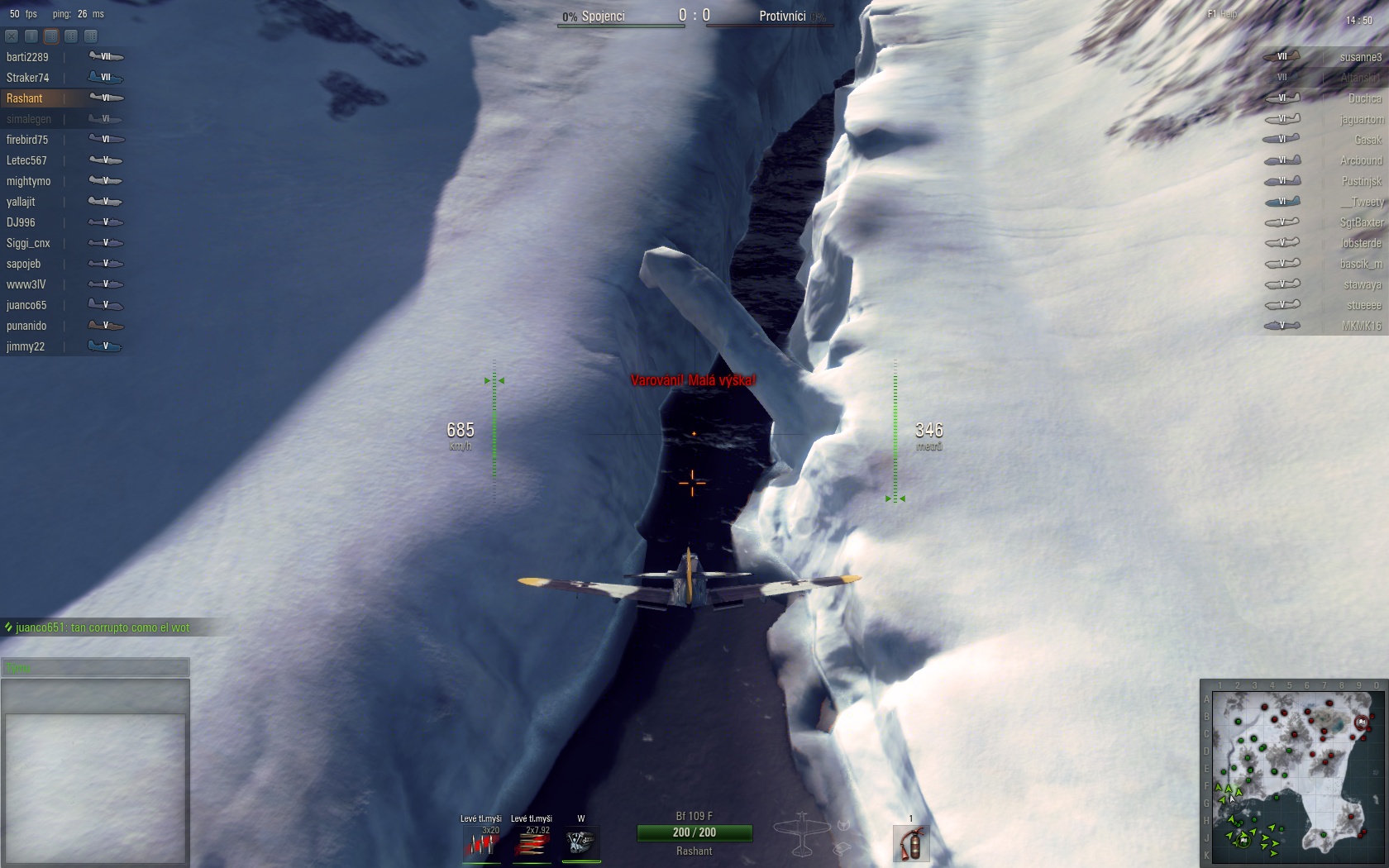The height and width of the screenshot is (868, 1389).
Task: Choose firebird75 from the allied team roster
Action: [27, 140]
